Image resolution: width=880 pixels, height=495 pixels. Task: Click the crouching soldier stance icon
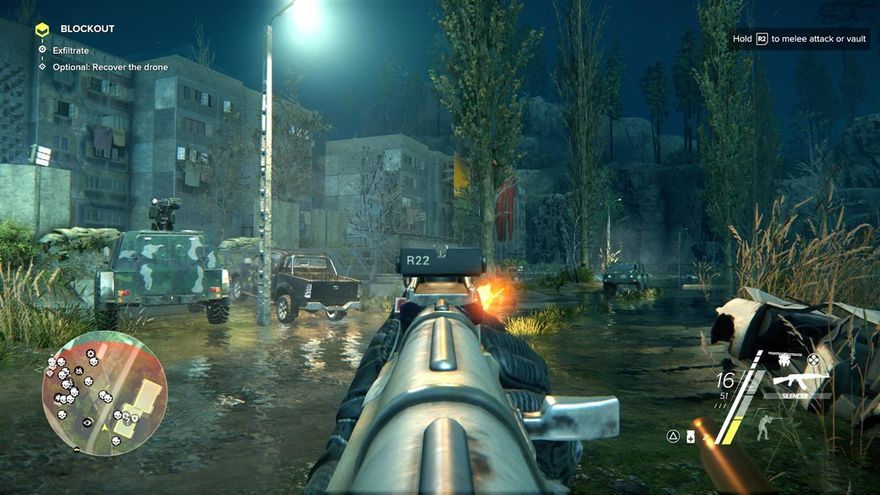pyautogui.click(x=764, y=427)
